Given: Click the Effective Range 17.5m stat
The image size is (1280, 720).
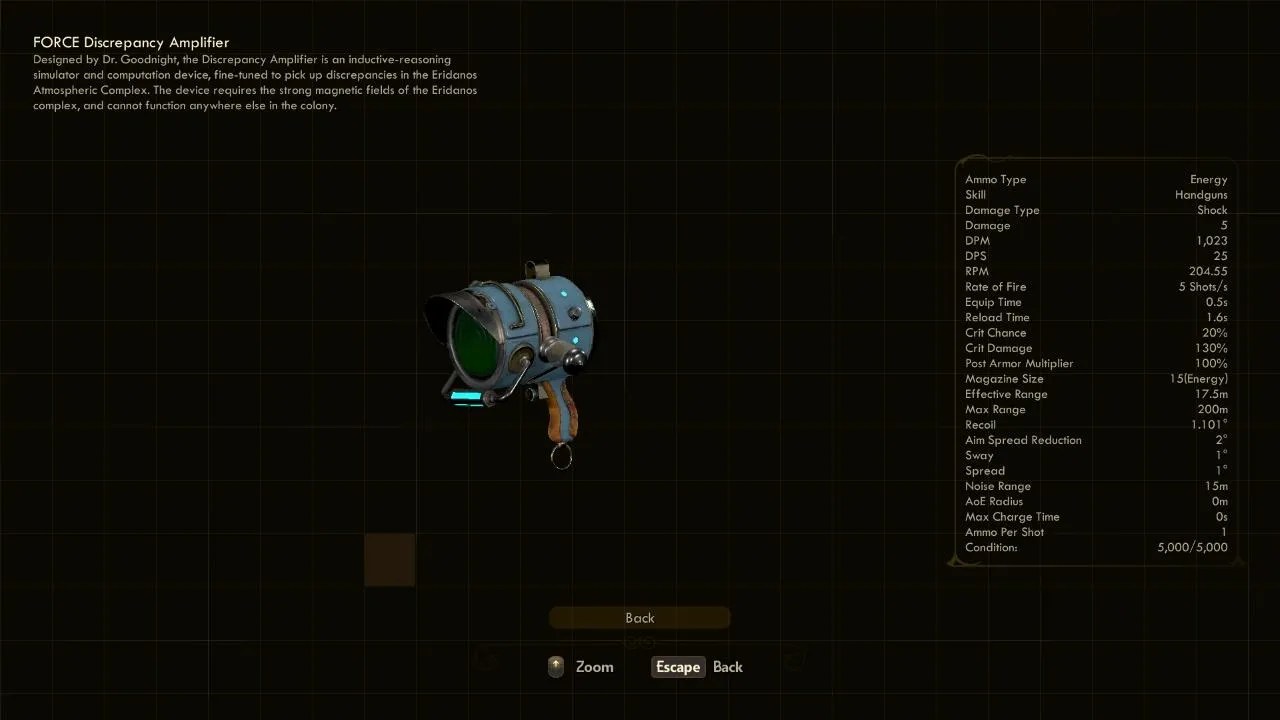Looking at the screenshot, I should pyautogui.click(x=1095, y=394).
